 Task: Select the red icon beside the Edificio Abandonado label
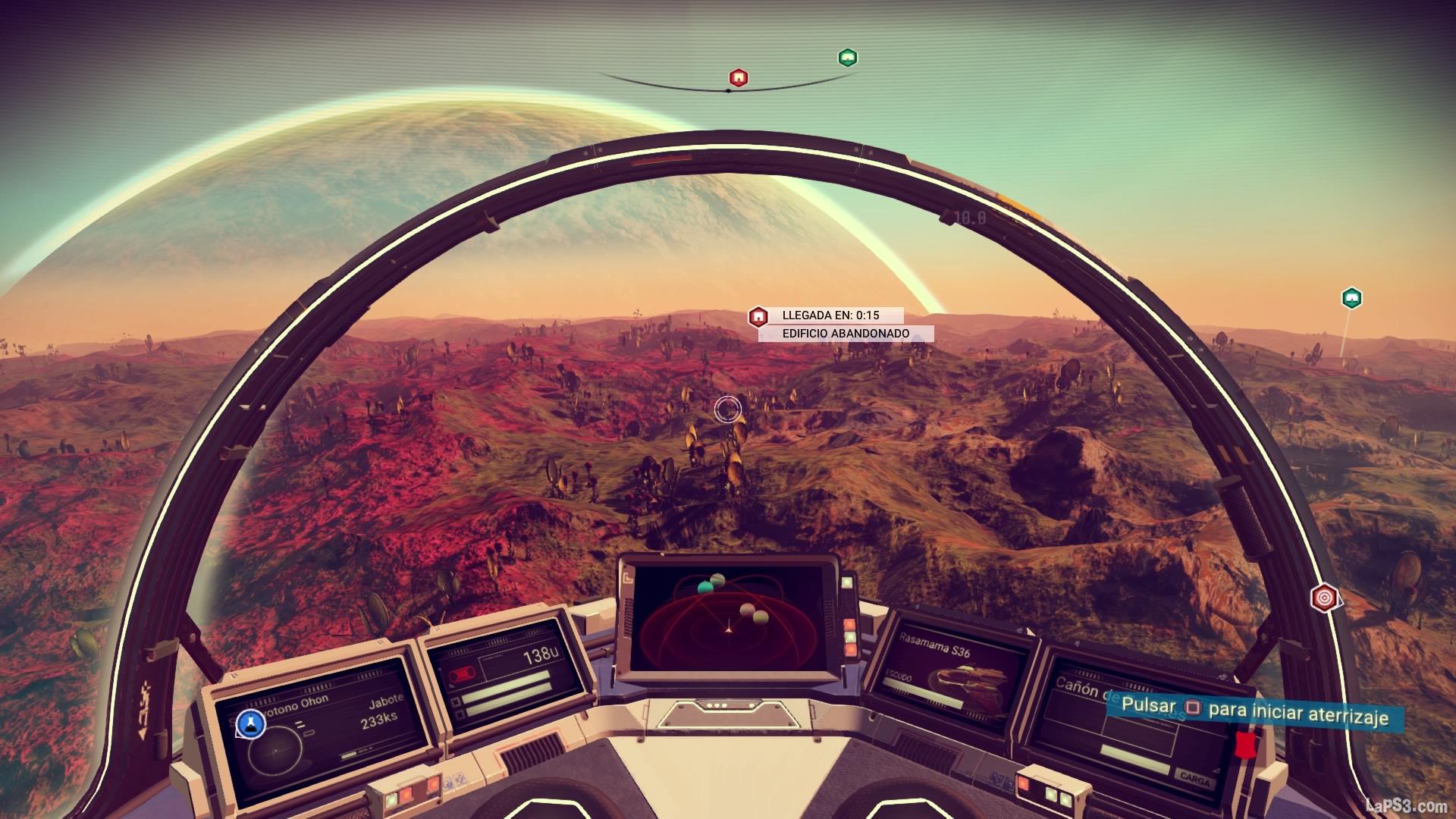point(758,317)
